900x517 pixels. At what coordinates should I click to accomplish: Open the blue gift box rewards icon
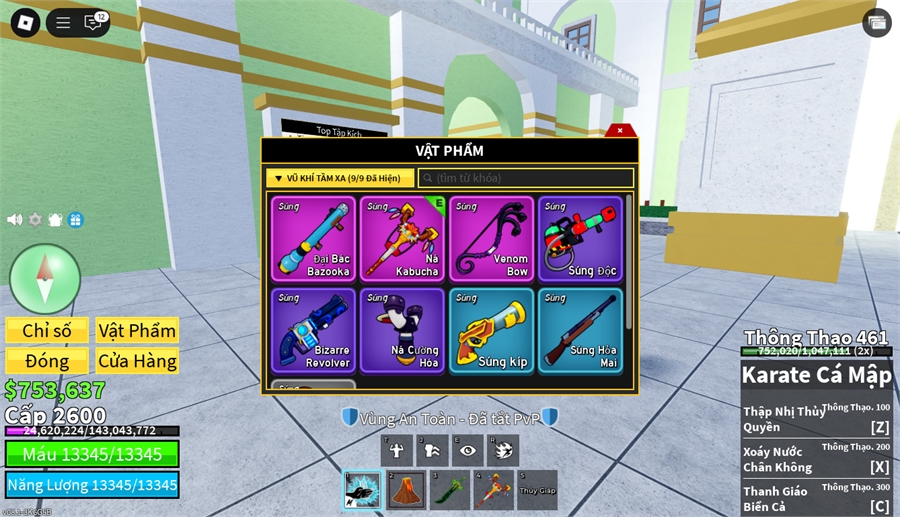[x=76, y=220]
